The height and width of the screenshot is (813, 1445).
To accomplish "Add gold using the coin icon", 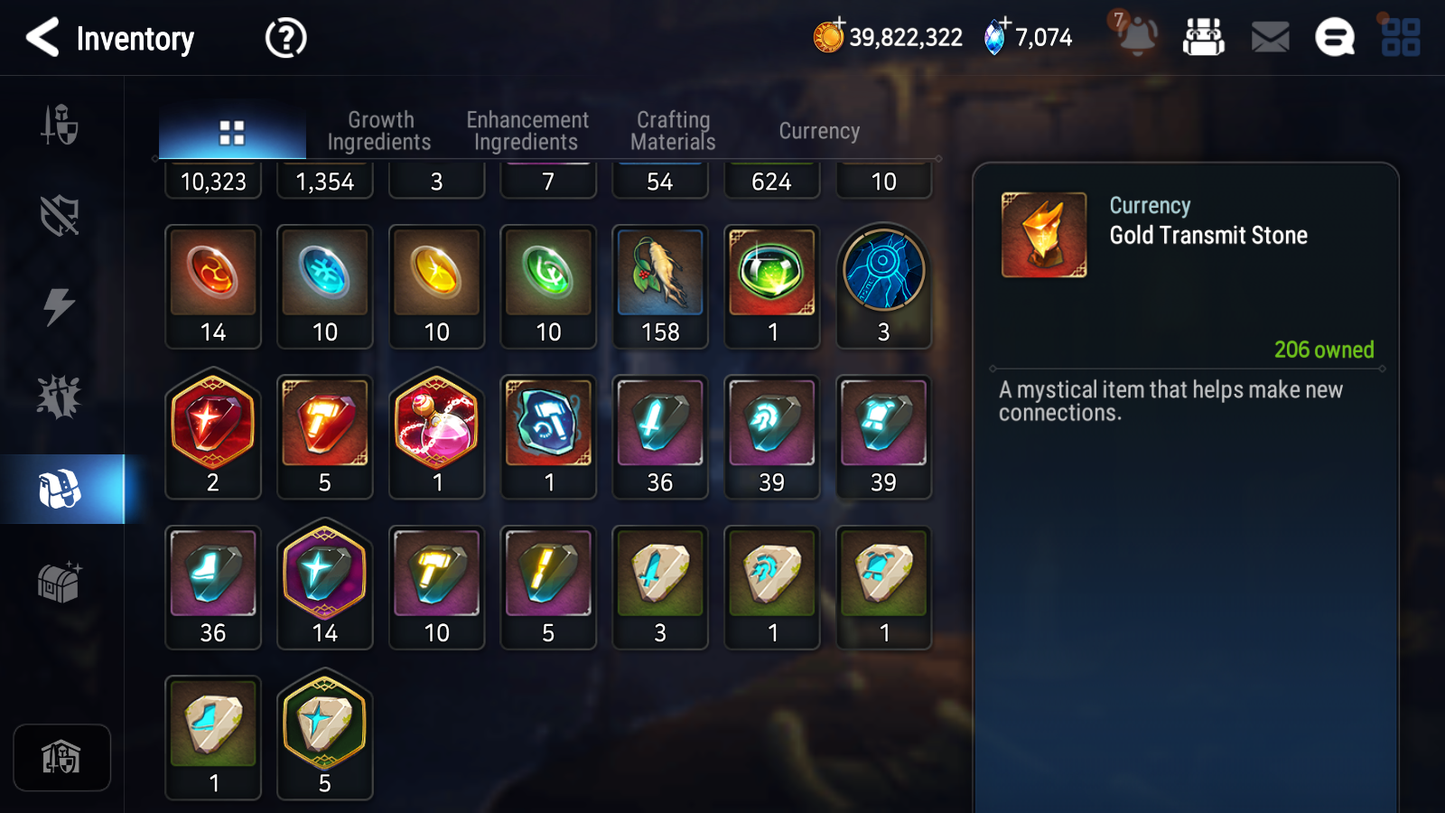I will tap(828, 37).
